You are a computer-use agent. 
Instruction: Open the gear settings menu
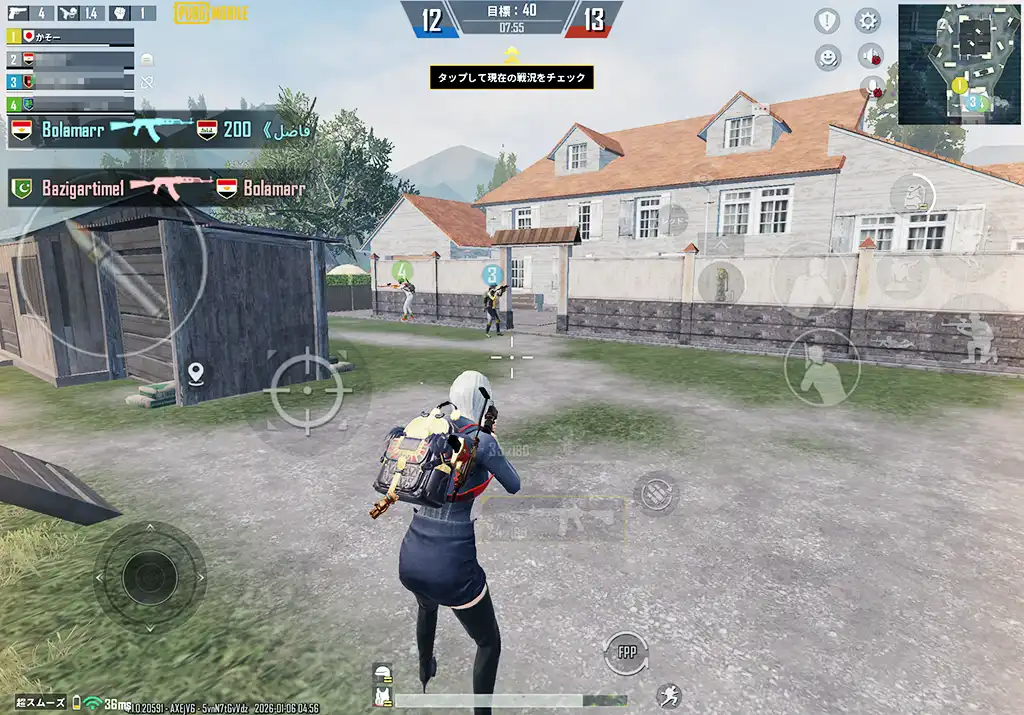pyautogui.click(x=867, y=21)
